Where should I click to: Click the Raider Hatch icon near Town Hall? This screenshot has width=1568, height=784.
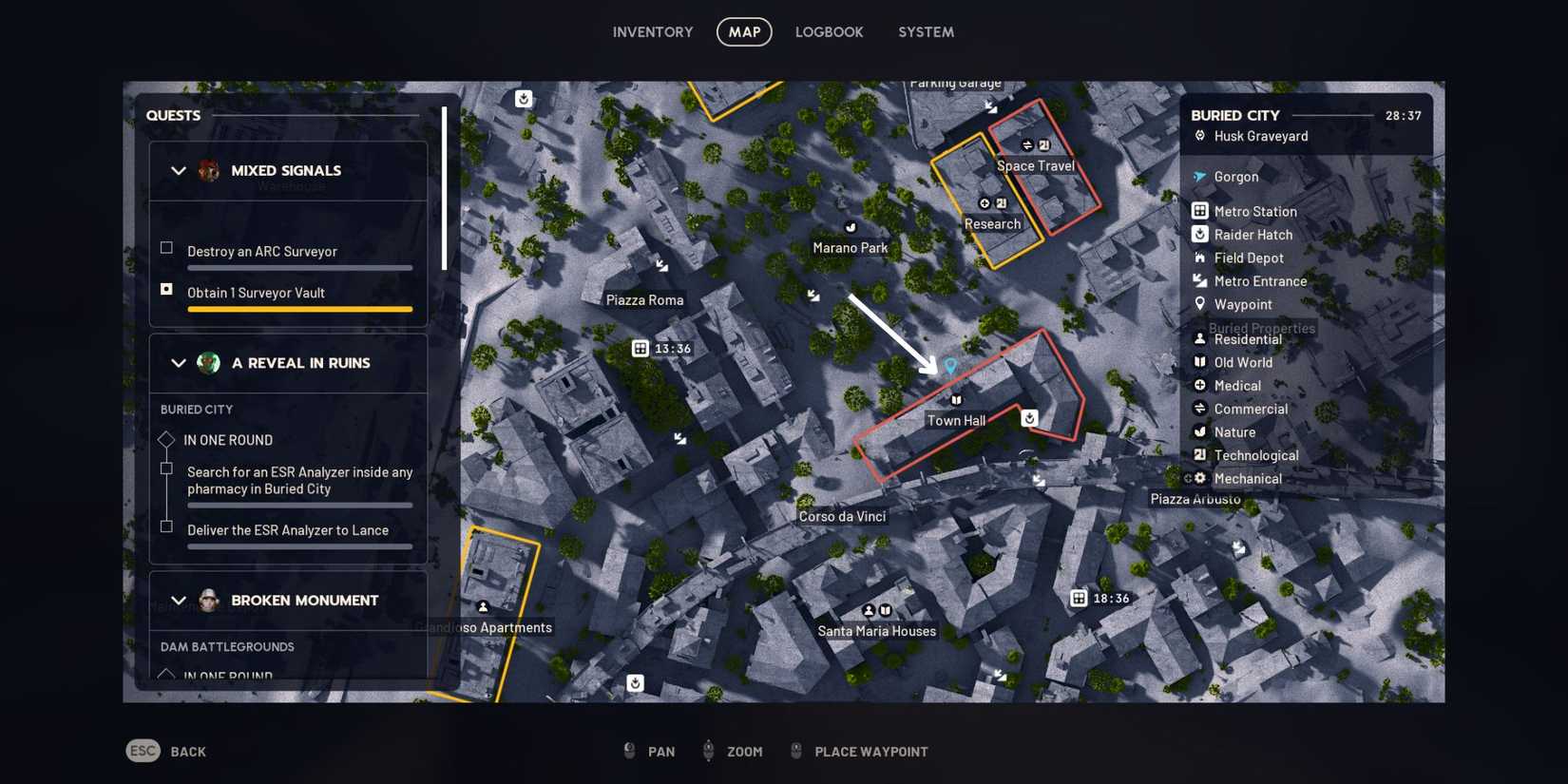click(1028, 417)
